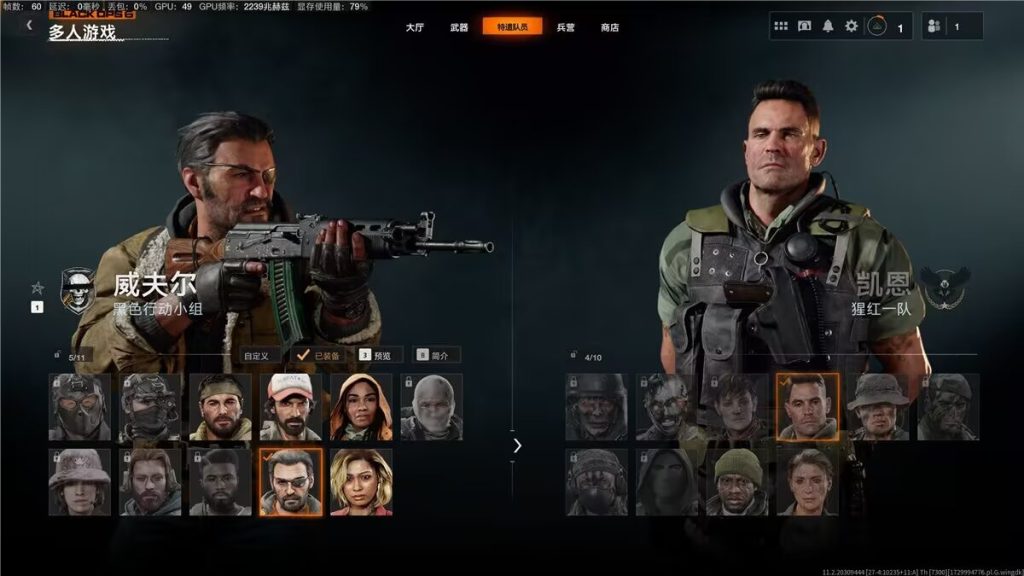Open the 武器 weapons tab
1024x576 pixels.
459,27
